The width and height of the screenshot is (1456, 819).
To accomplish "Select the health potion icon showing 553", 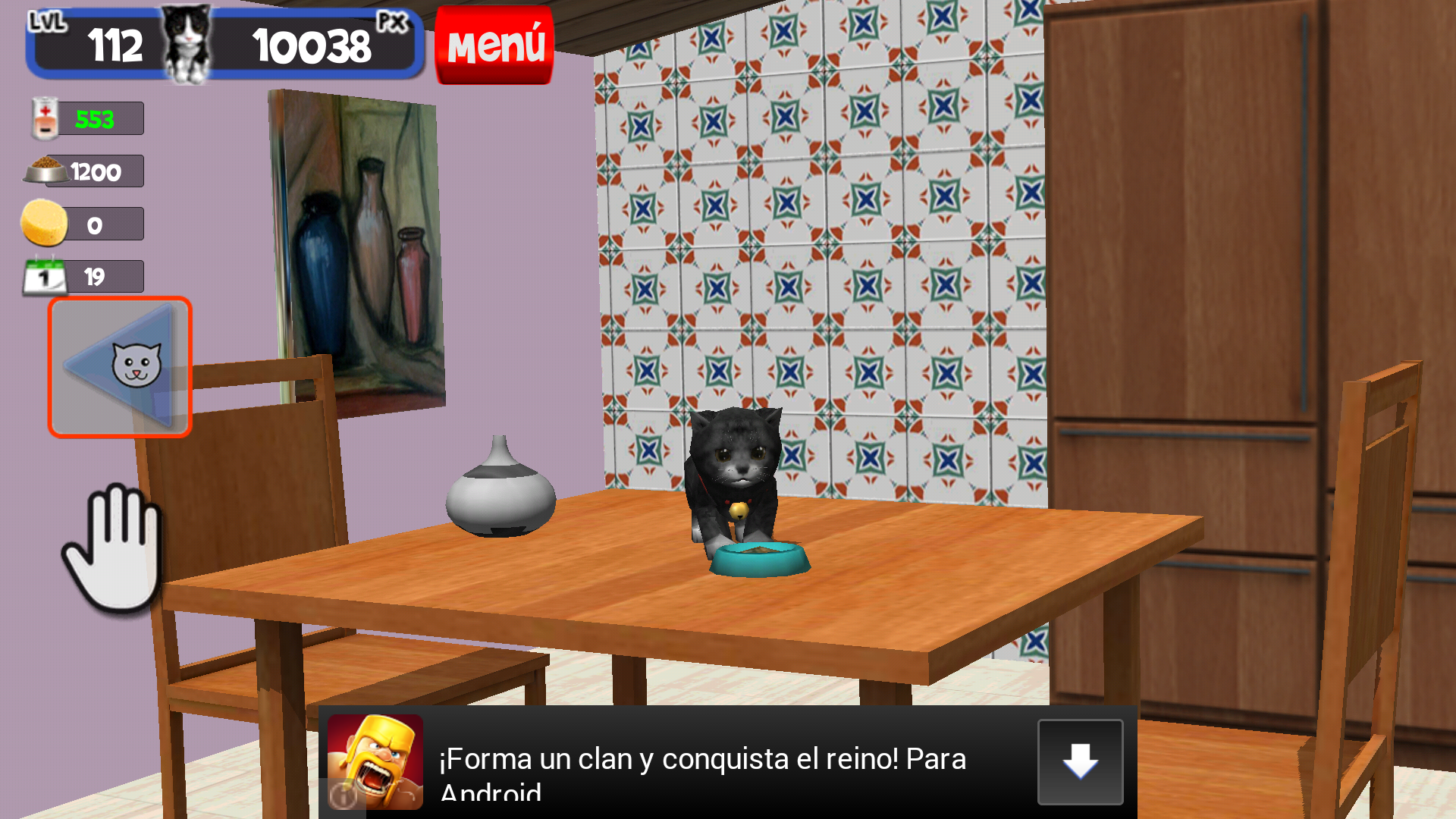I will point(45,118).
